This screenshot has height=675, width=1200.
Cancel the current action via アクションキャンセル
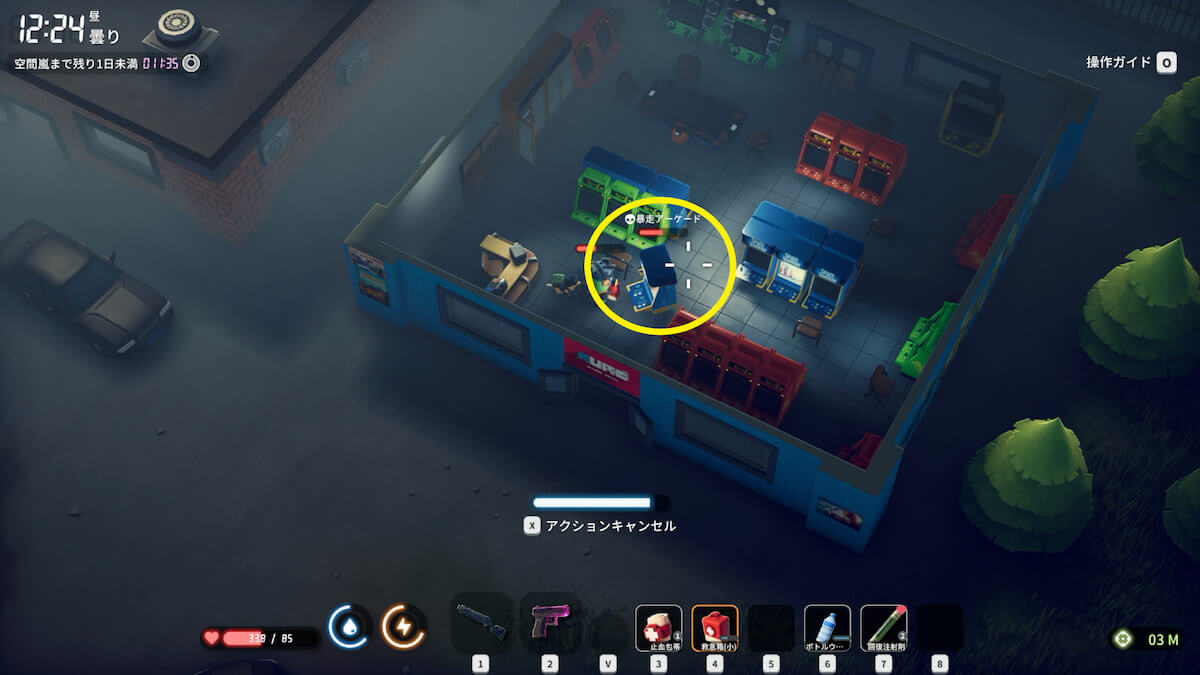(600, 525)
